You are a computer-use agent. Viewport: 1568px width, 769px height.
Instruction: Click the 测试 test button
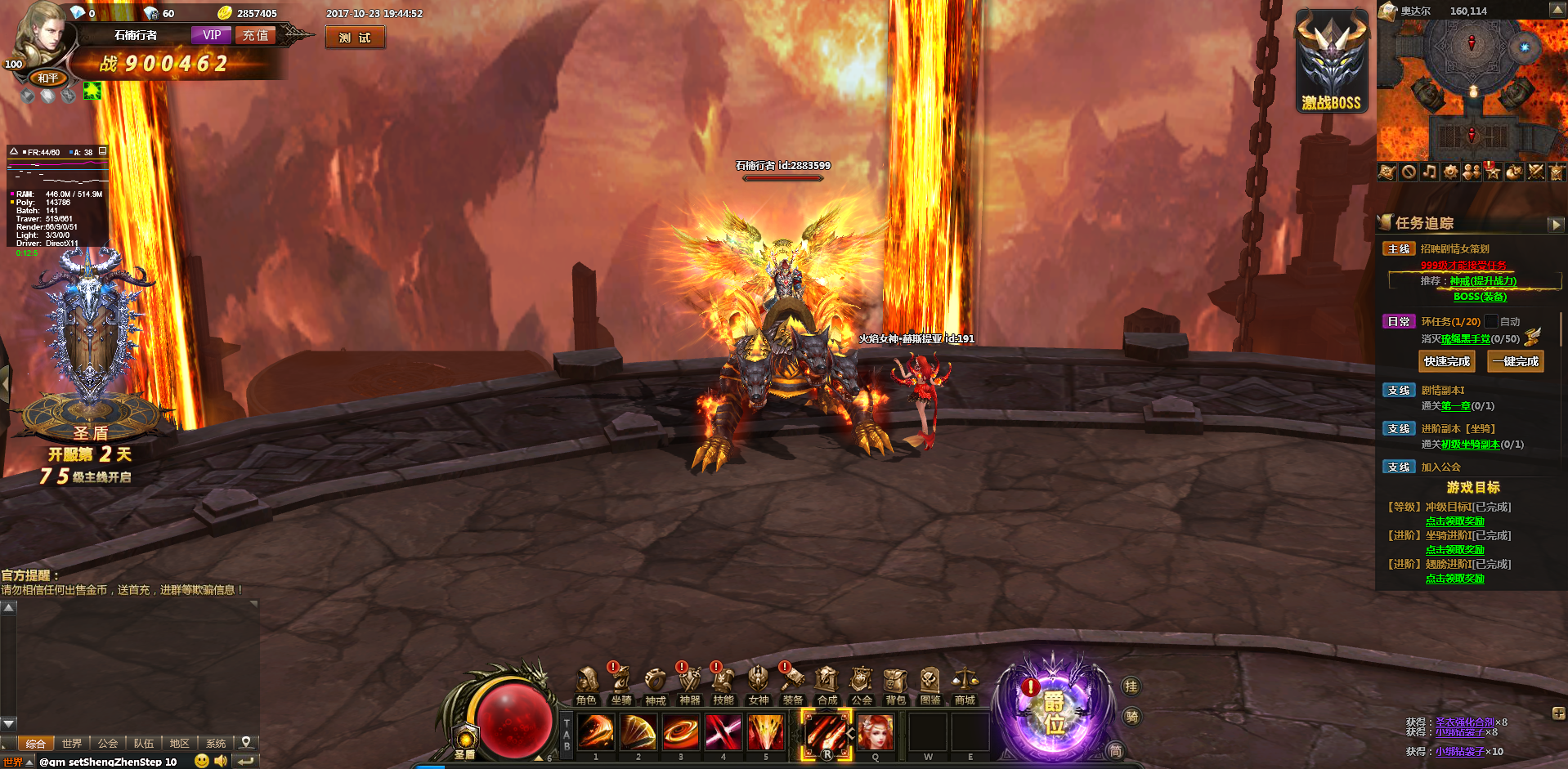click(355, 38)
